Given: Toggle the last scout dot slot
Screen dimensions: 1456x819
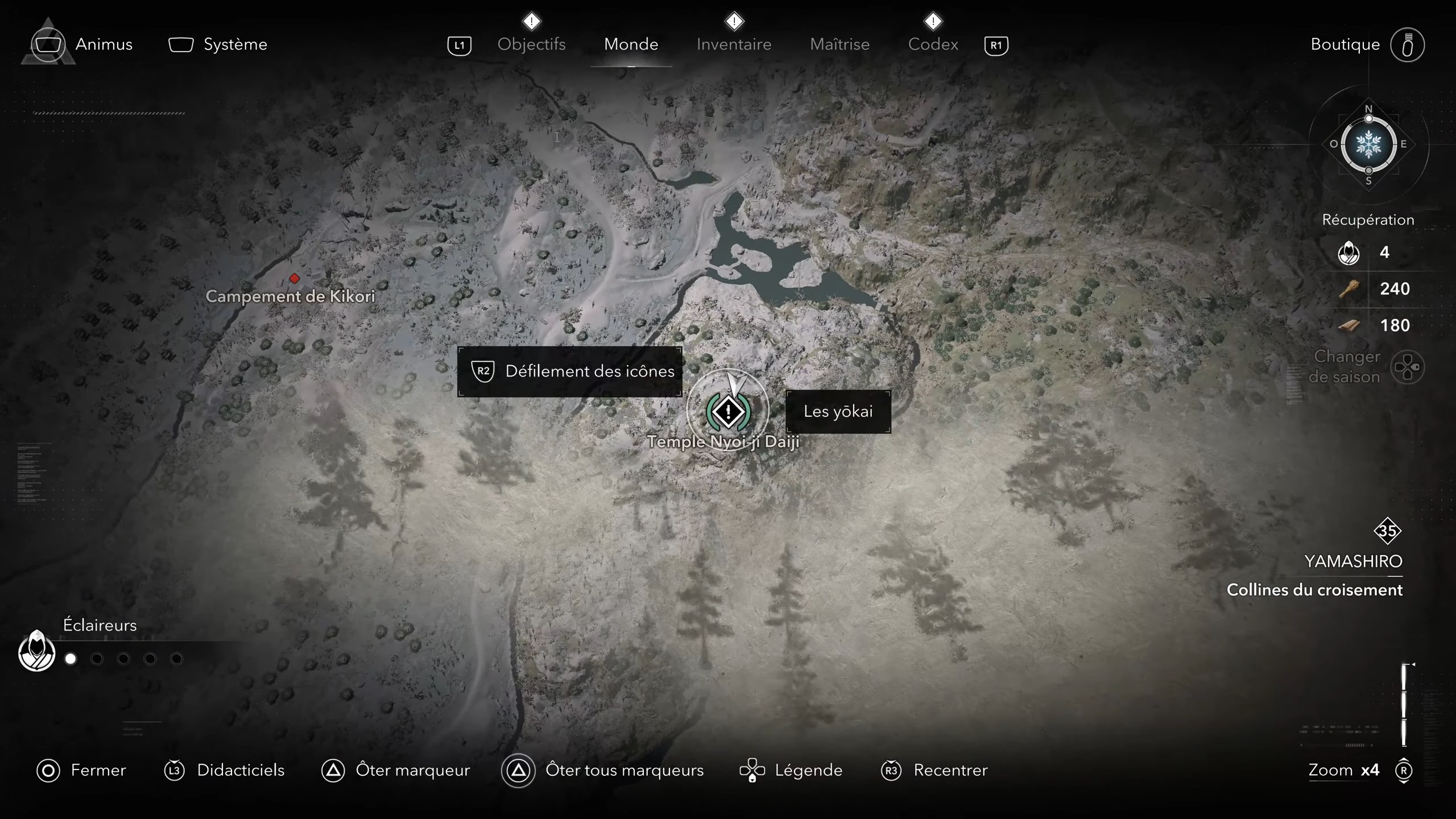Looking at the screenshot, I should tap(177, 658).
